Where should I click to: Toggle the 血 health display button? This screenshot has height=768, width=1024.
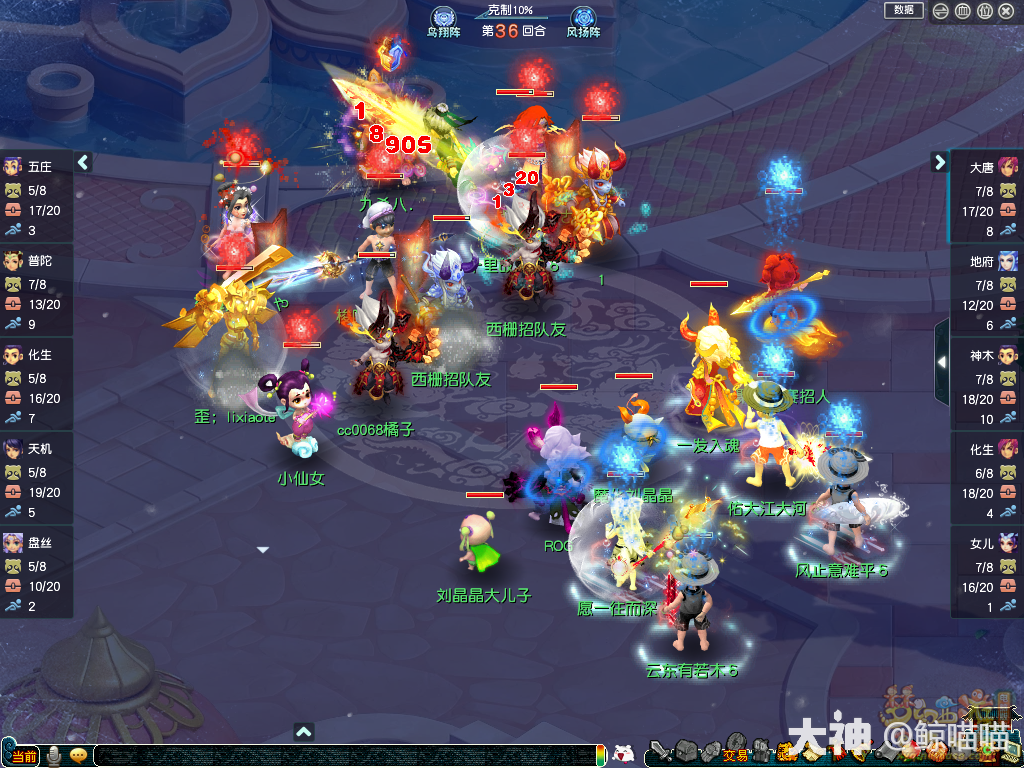[962, 11]
